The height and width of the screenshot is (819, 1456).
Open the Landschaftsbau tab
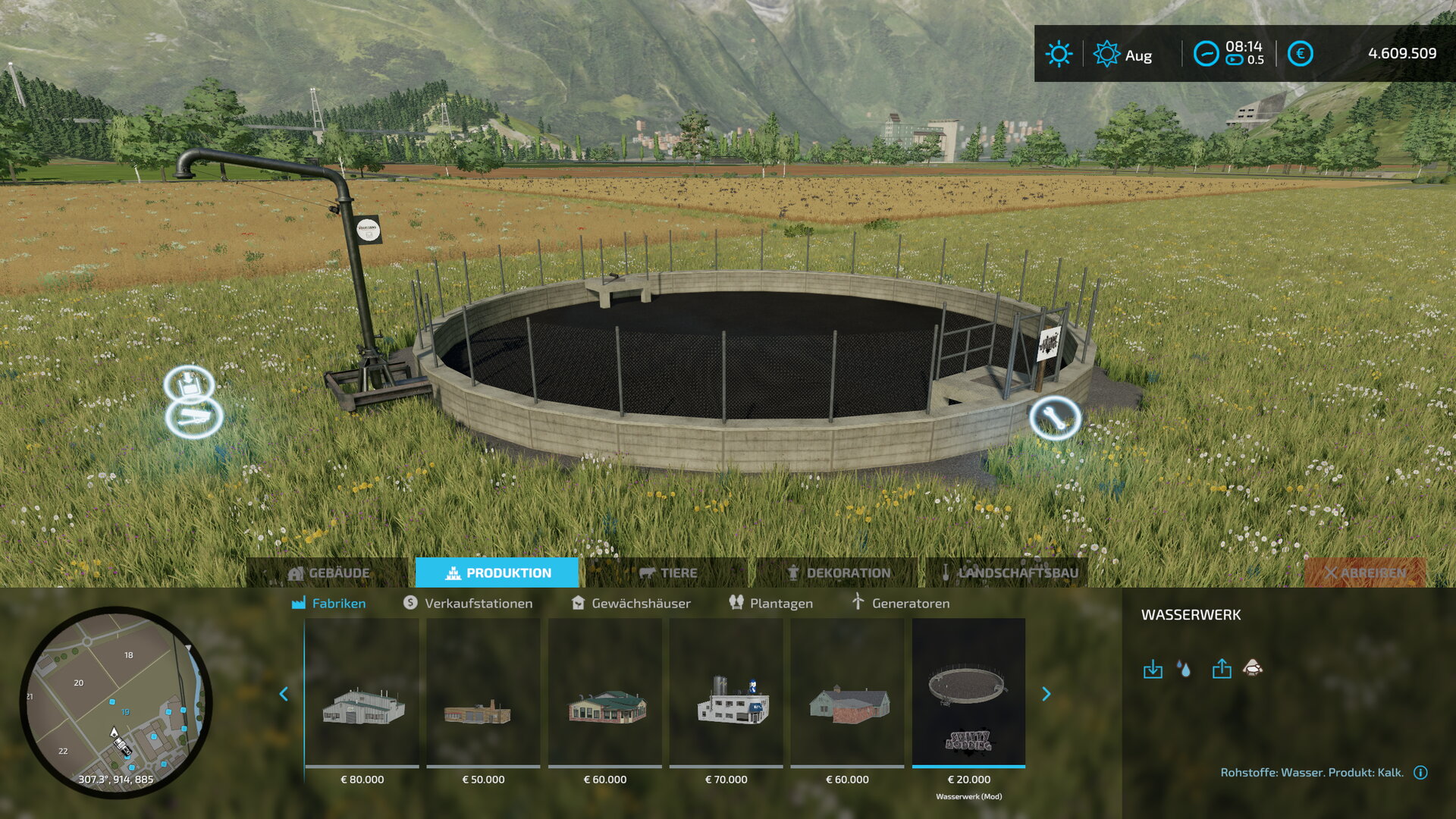1009,573
